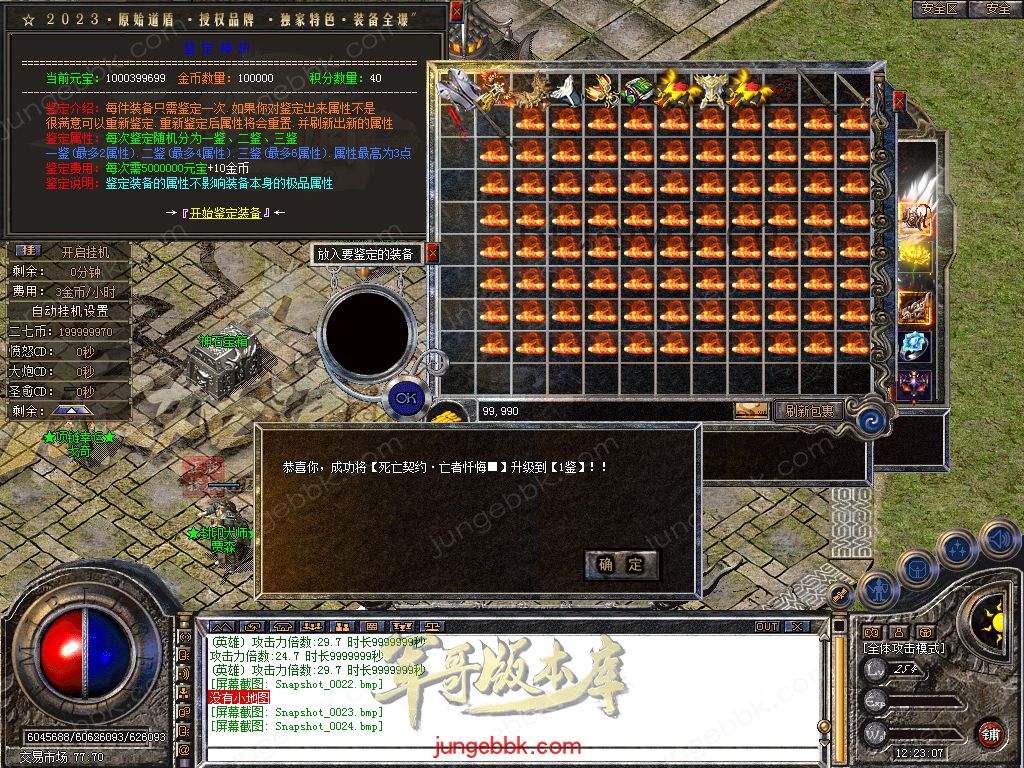
Task: Start auto-combat with 开启挂机
Action: coord(84,252)
